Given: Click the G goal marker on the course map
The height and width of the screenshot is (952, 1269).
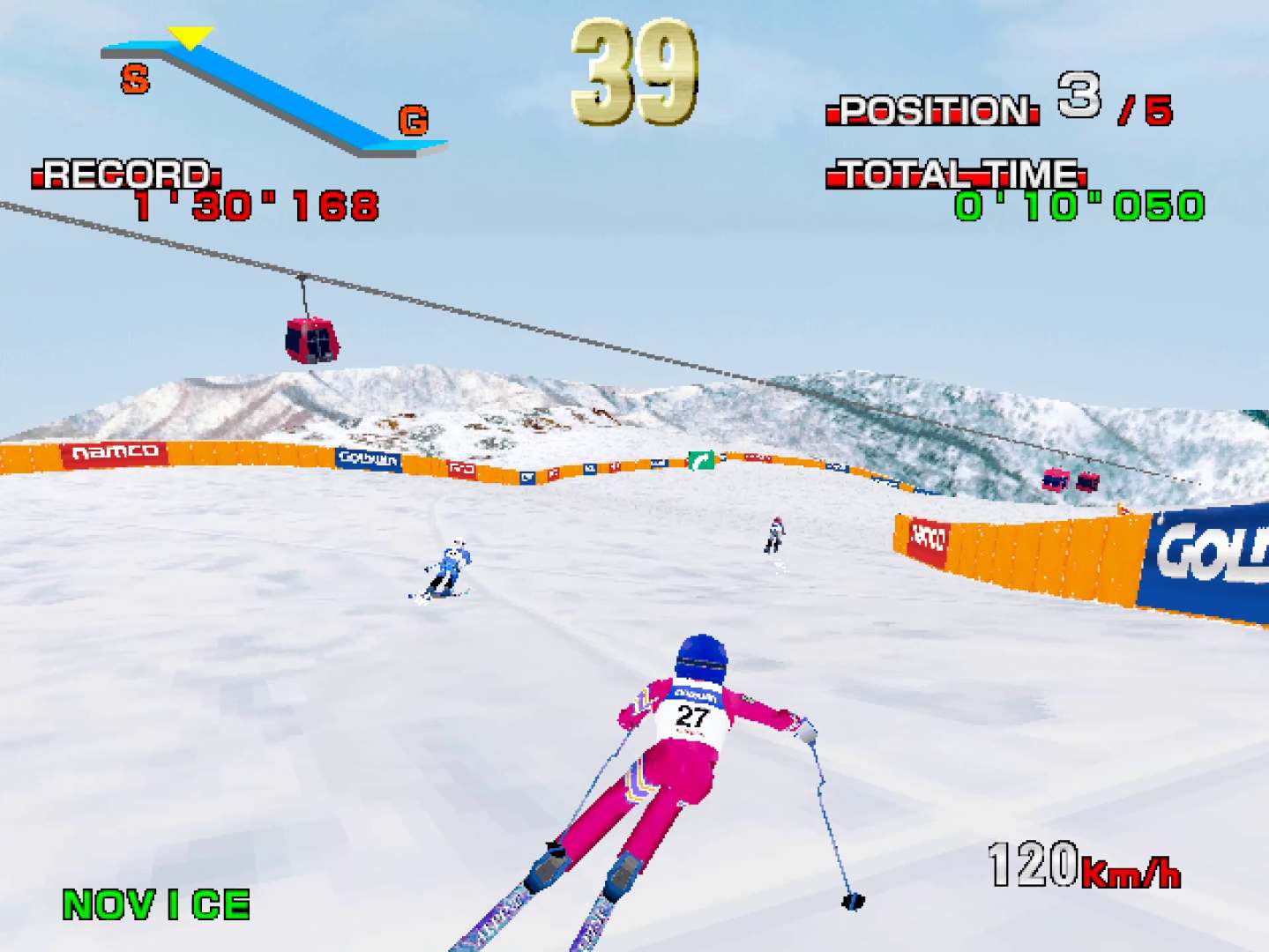Looking at the screenshot, I should (x=413, y=120).
